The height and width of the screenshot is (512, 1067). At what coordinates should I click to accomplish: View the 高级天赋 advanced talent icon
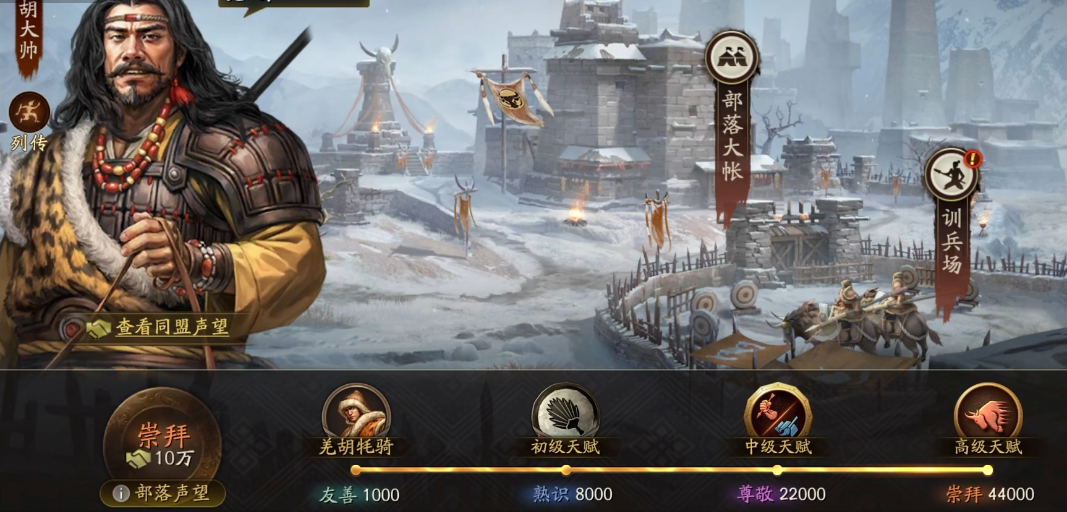point(987,412)
